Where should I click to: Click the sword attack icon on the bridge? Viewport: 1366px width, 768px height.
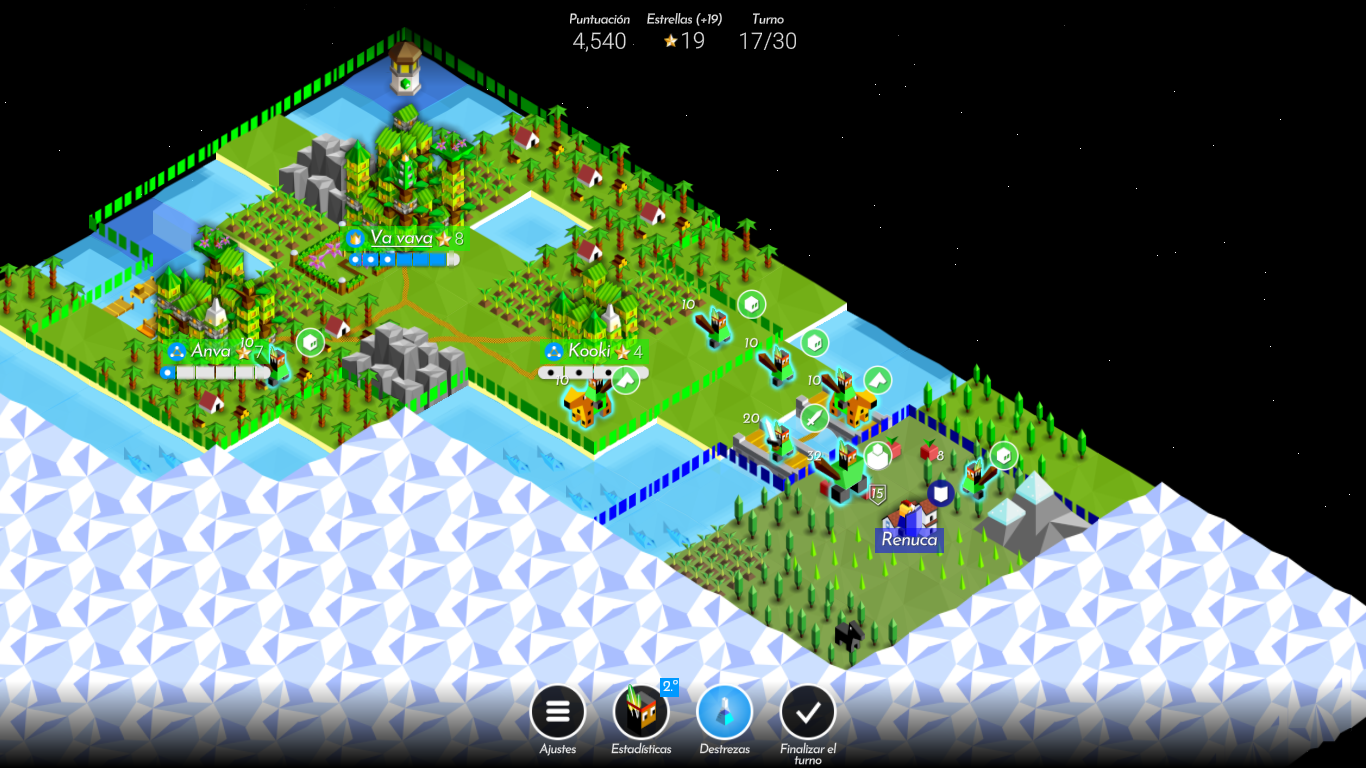(x=814, y=419)
